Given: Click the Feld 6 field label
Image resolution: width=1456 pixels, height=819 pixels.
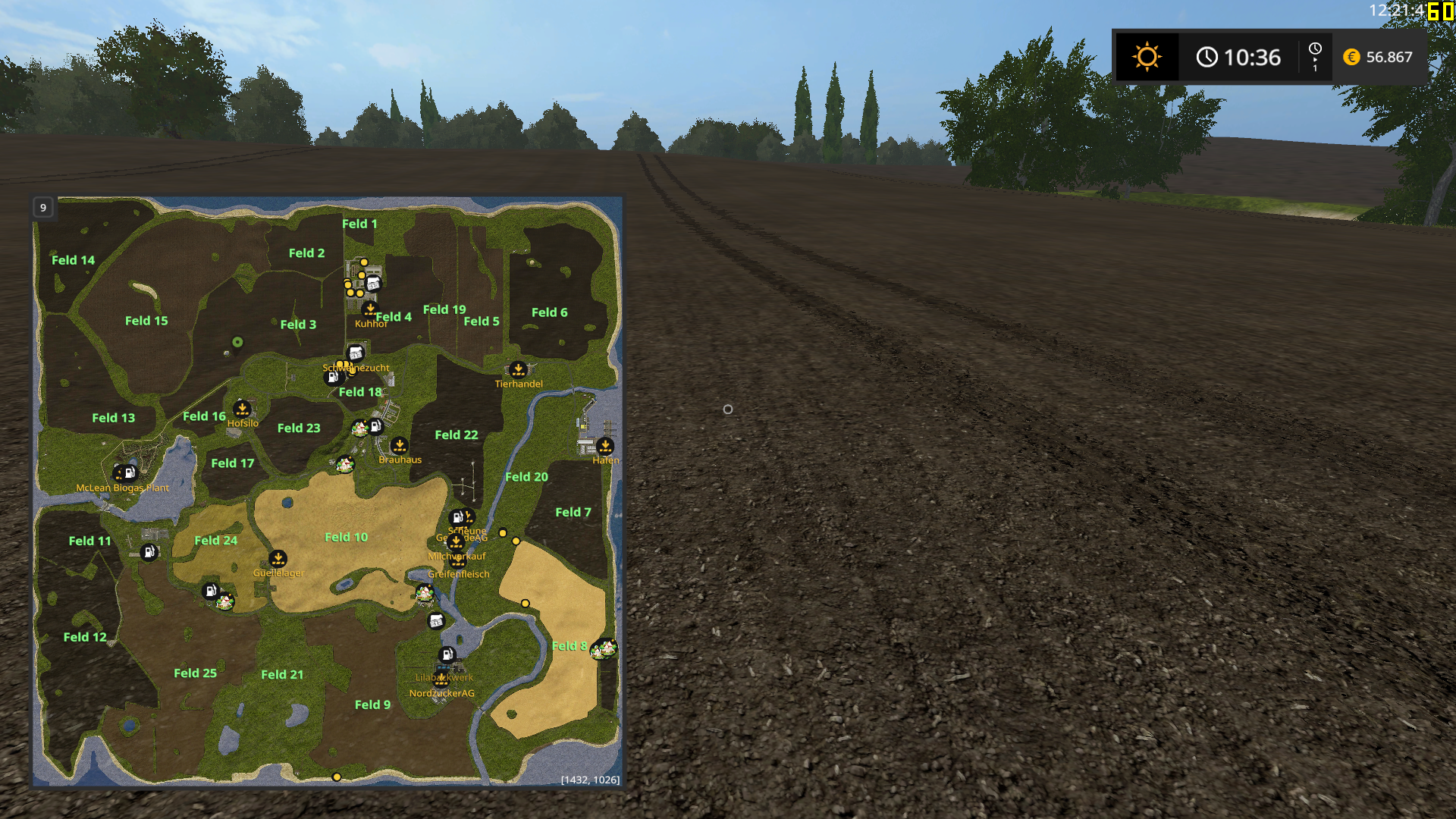Looking at the screenshot, I should click(x=549, y=312).
